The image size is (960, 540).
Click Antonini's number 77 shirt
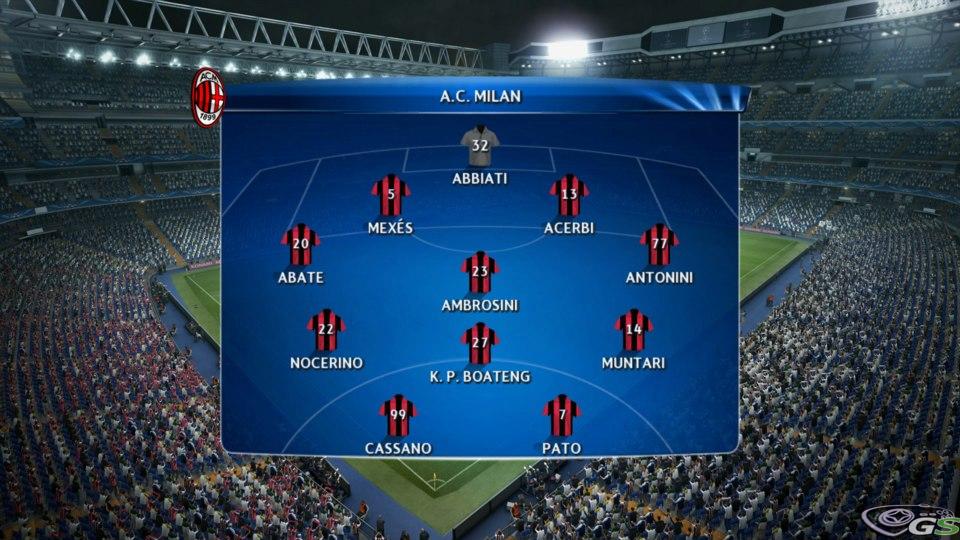[x=659, y=245]
